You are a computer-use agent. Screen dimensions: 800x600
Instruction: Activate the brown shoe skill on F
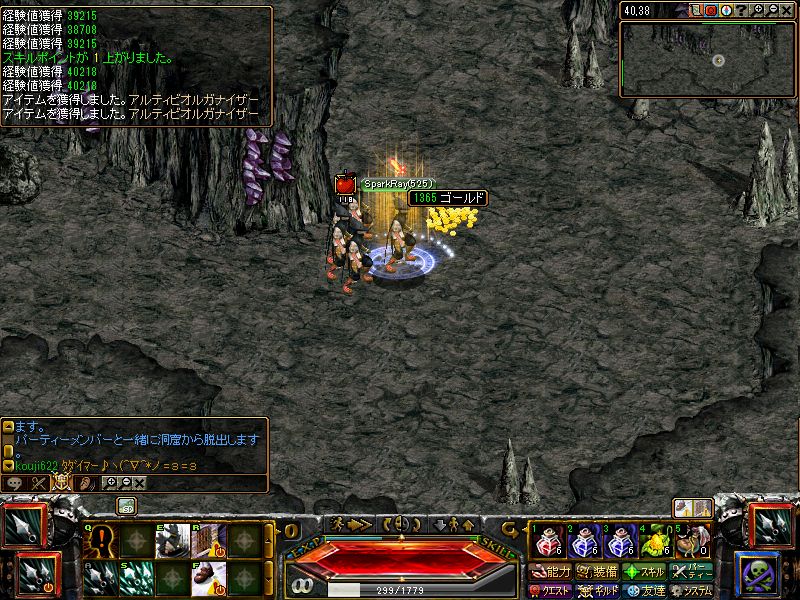pos(208,577)
